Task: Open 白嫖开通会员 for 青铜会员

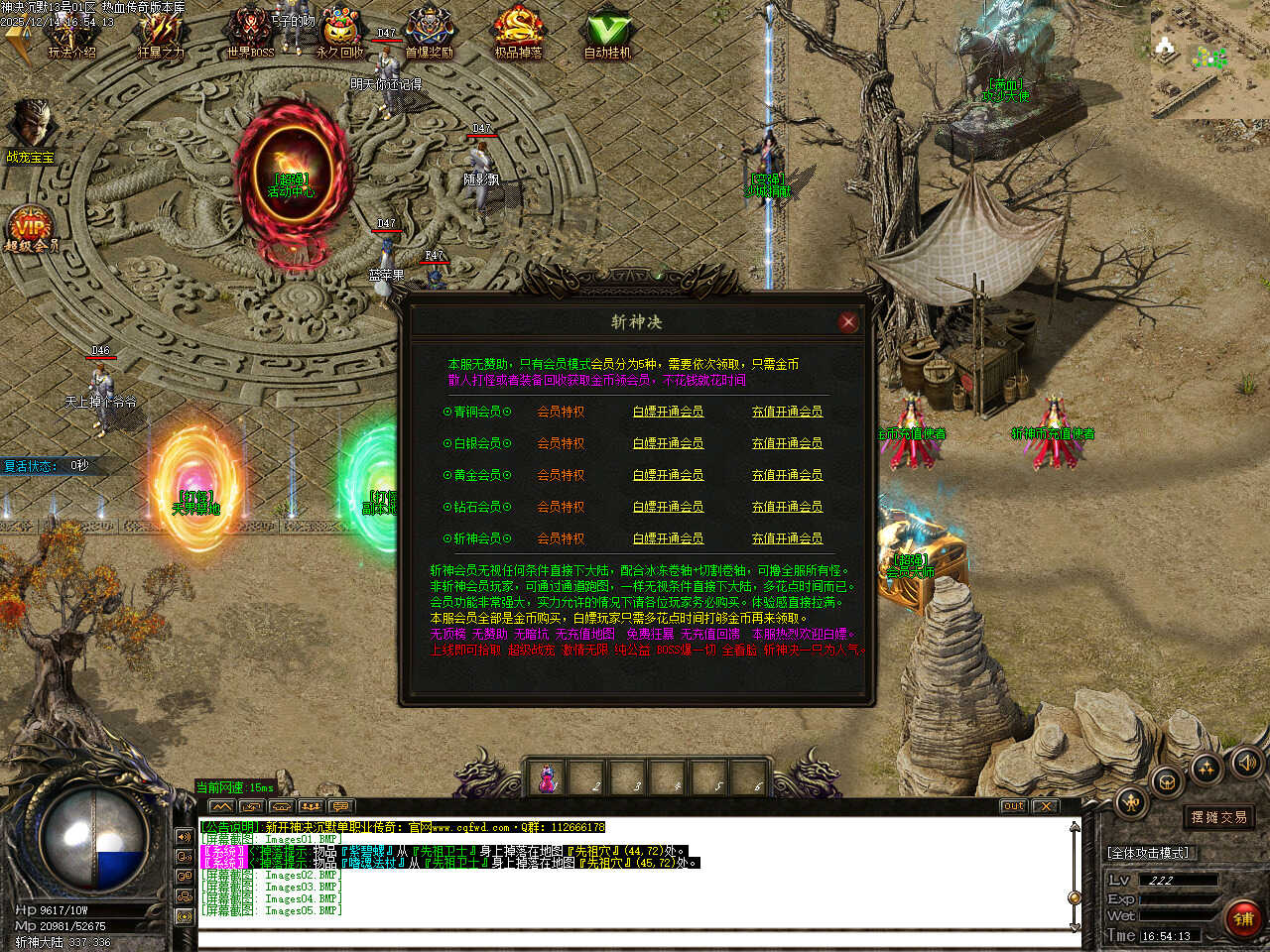Action: click(668, 412)
